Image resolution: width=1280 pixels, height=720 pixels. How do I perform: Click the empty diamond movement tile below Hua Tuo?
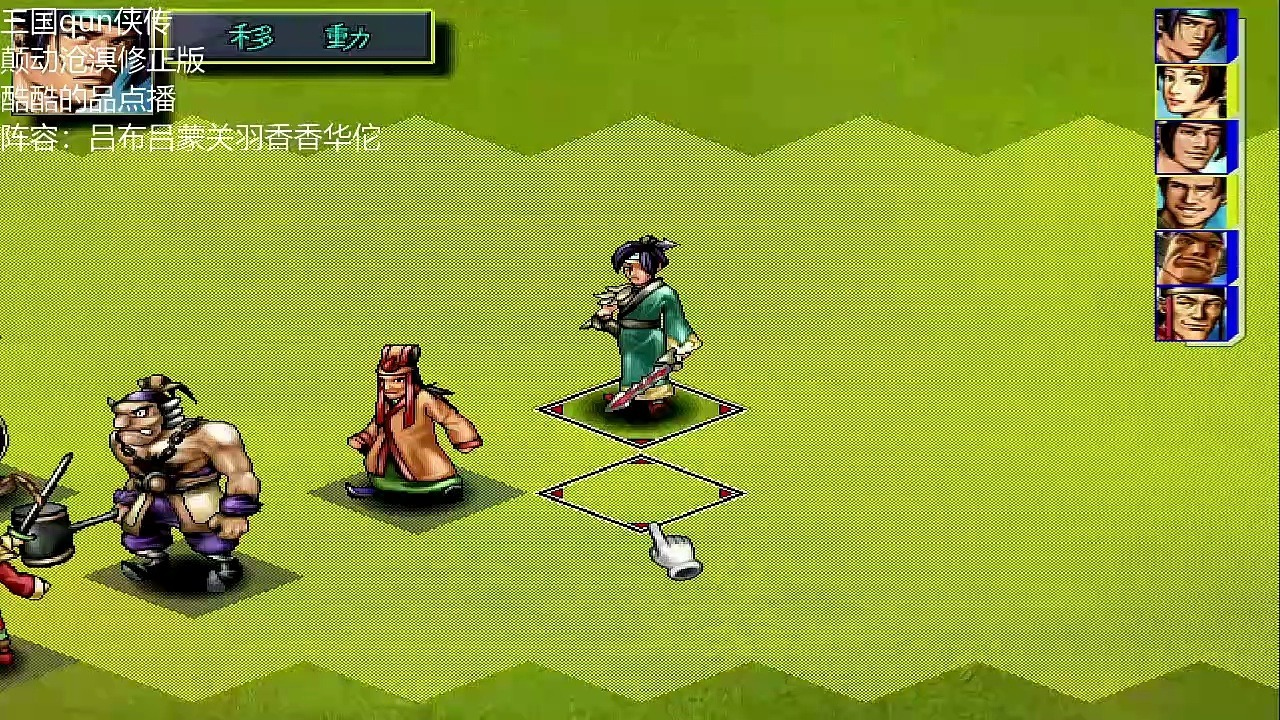(x=640, y=493)
